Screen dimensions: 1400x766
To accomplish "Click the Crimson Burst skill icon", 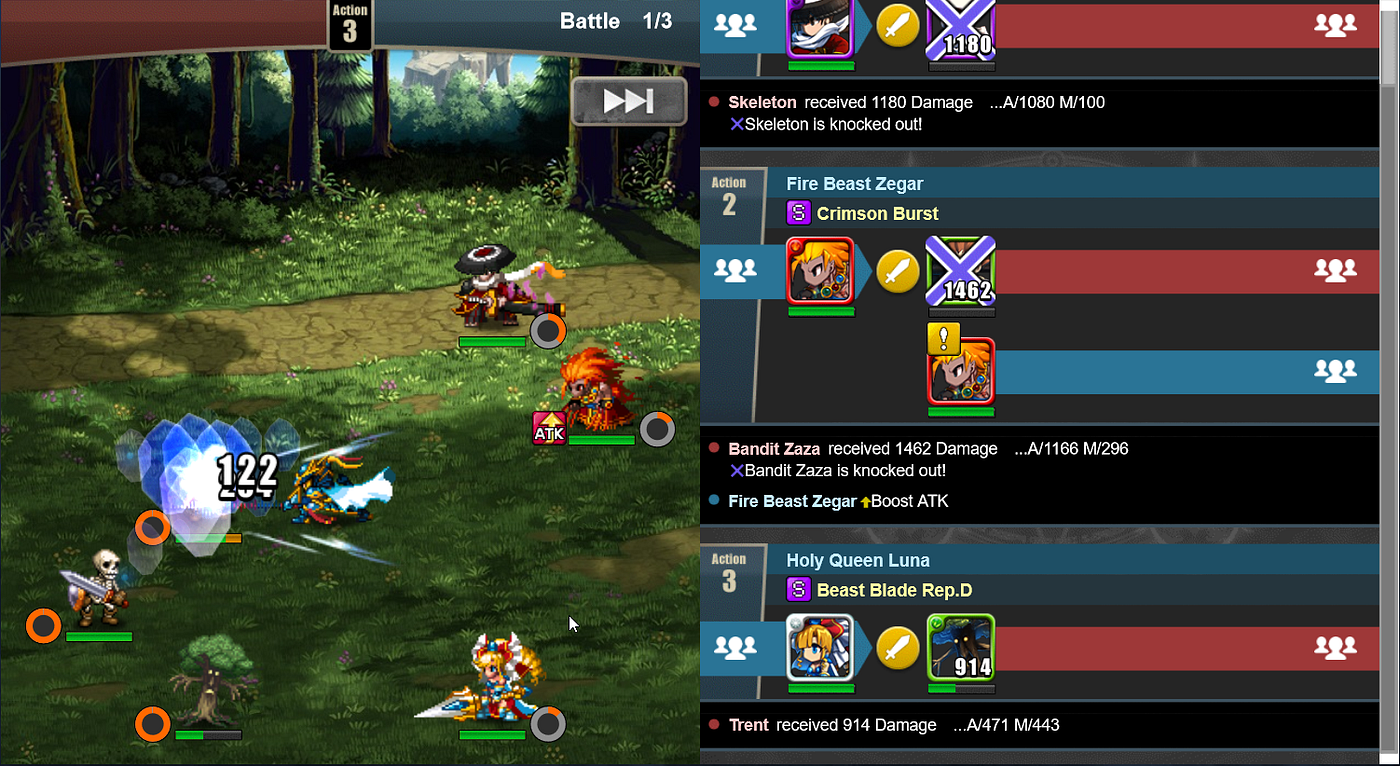I will [798, 213].
